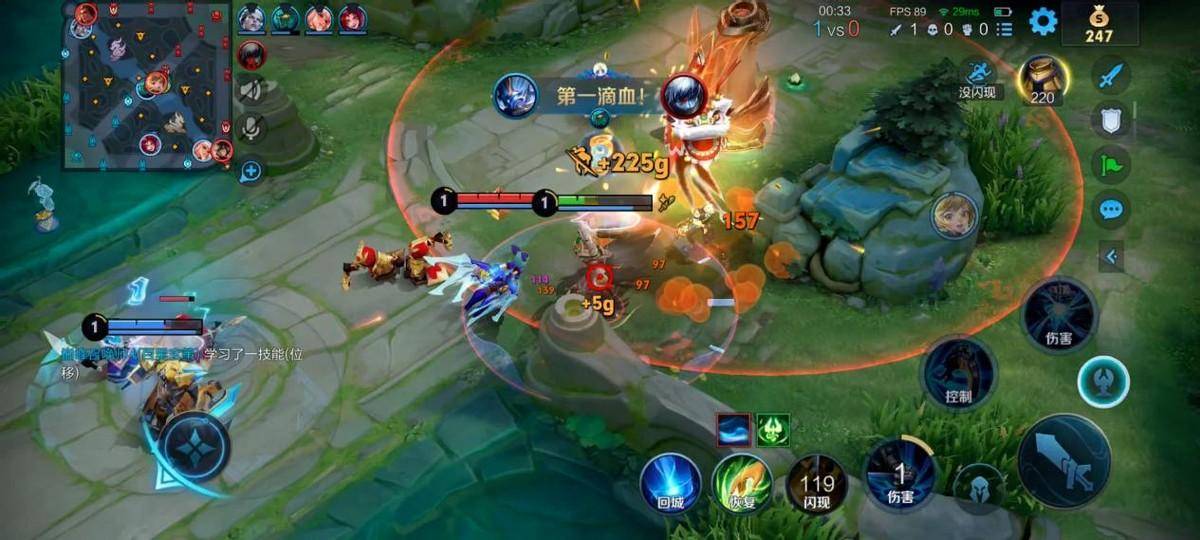The height and width of the screenshot is (540, 1200).
Task: Send the shield retreat signal
Action: click(x=1110, y=119)
